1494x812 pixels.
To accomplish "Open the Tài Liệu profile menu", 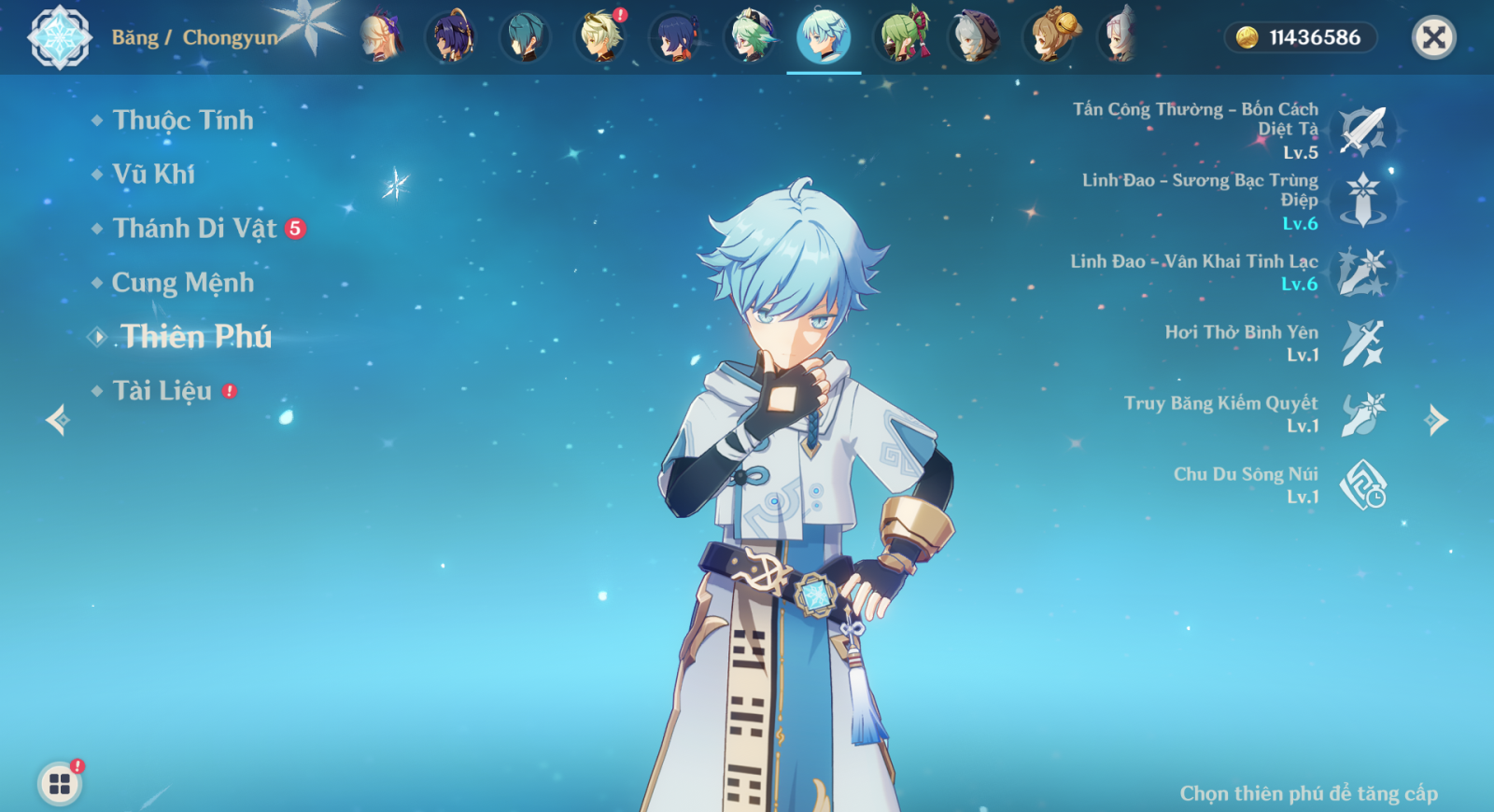I will click(162, 391).
